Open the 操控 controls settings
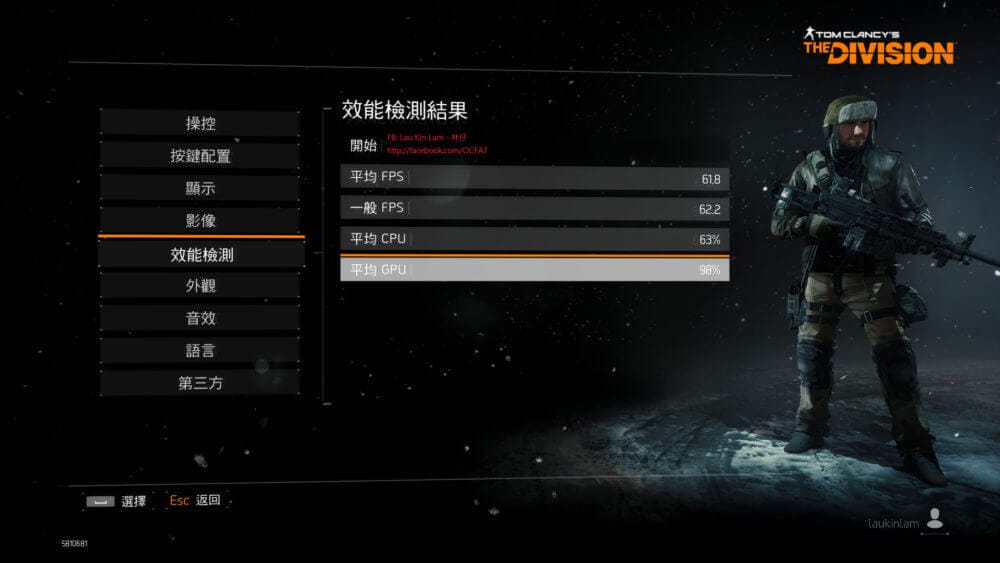 pyautogui.click(x=200, y=124)
